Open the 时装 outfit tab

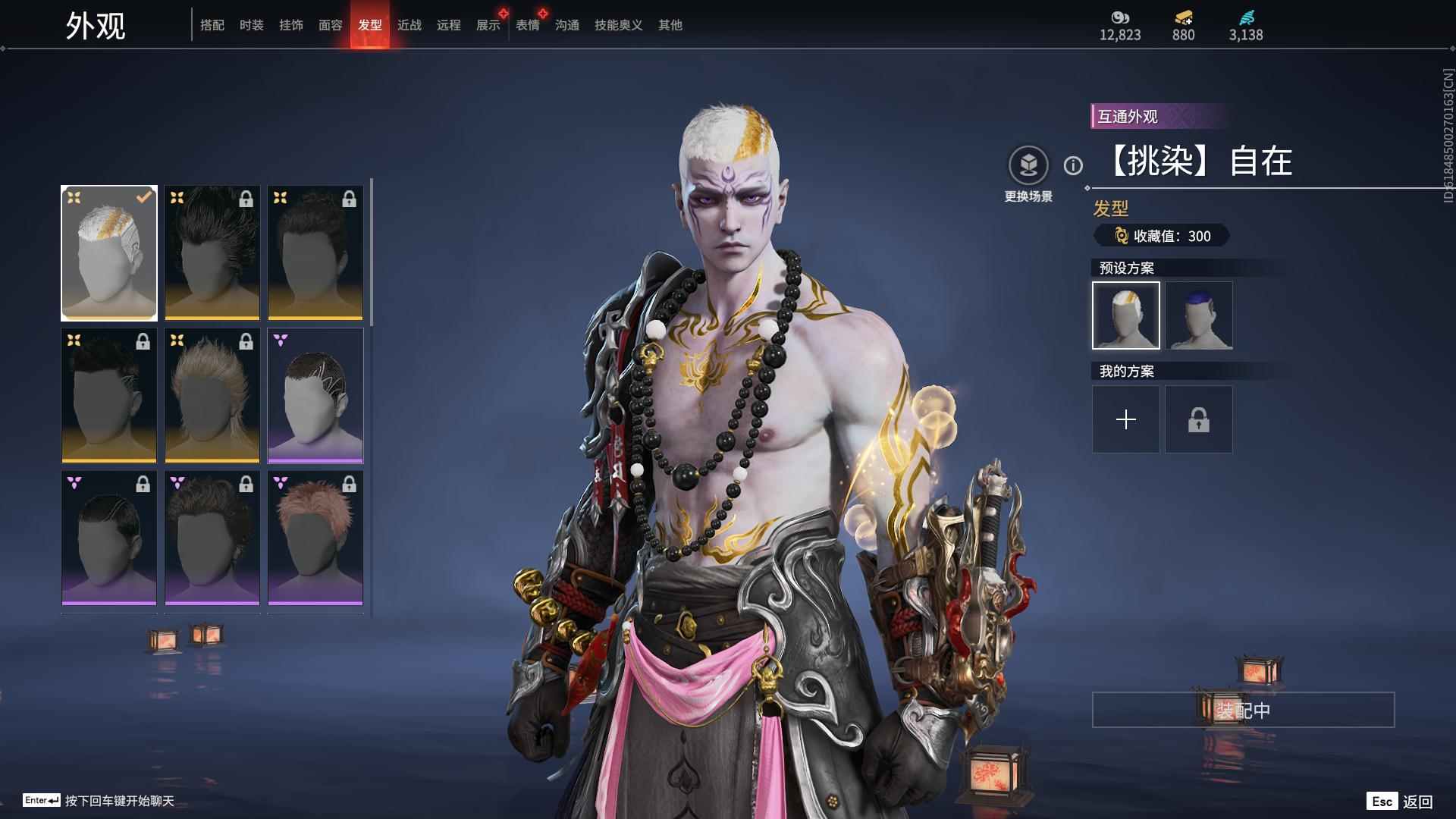click(x=251, y=25)
